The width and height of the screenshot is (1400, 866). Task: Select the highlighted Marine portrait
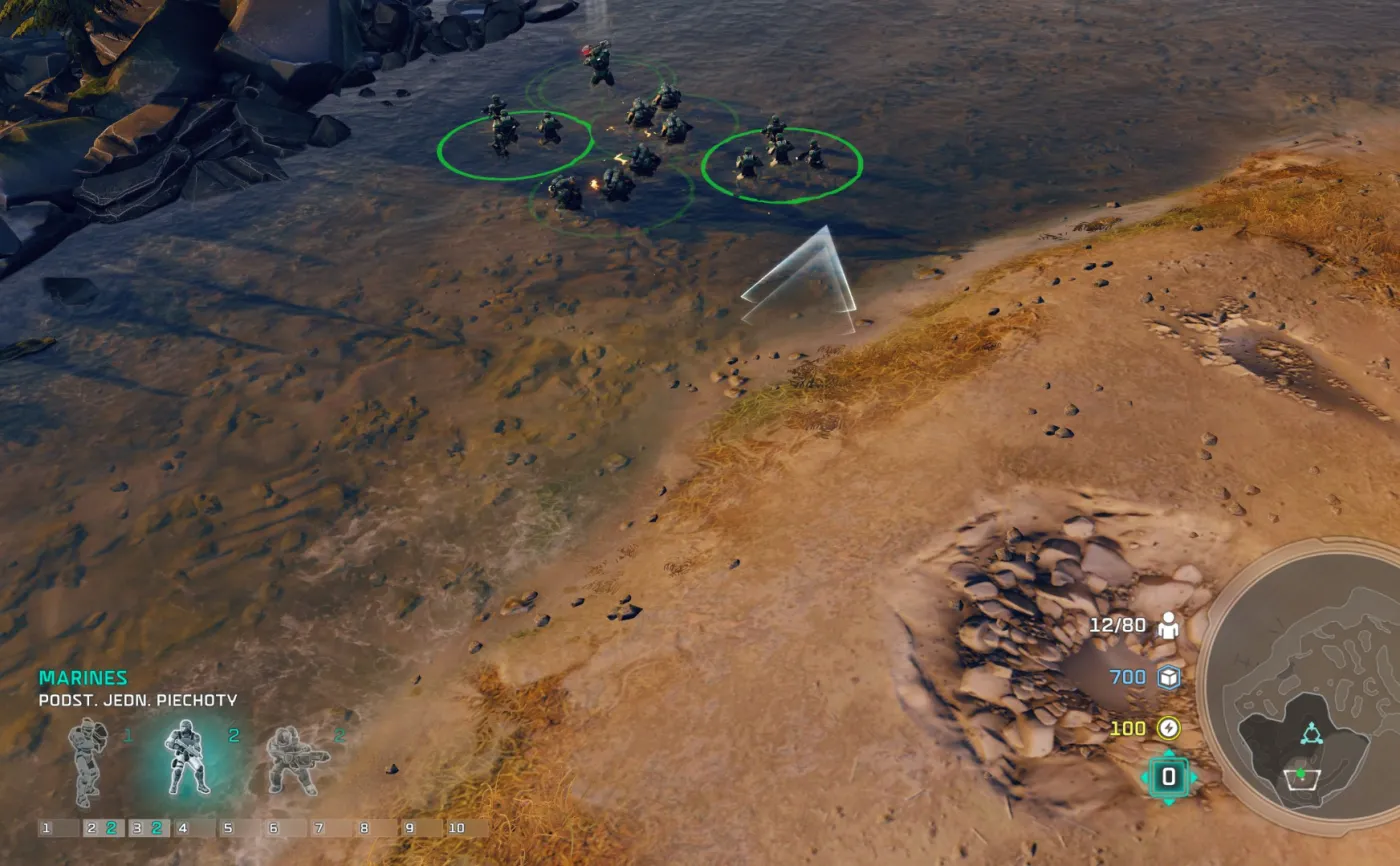click(x=188, y=760)
